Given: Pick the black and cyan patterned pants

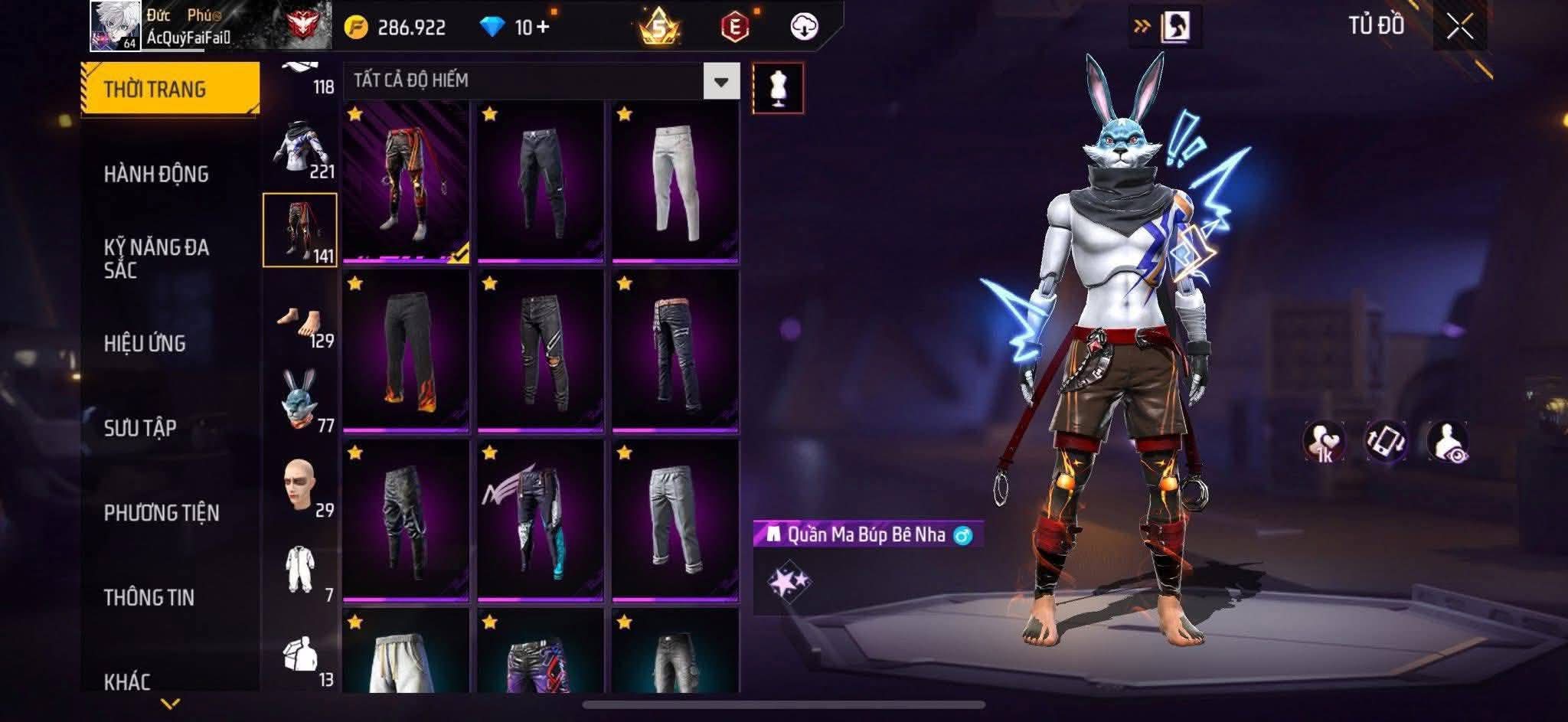Looking at the screenshot, I should click(540, 521).
